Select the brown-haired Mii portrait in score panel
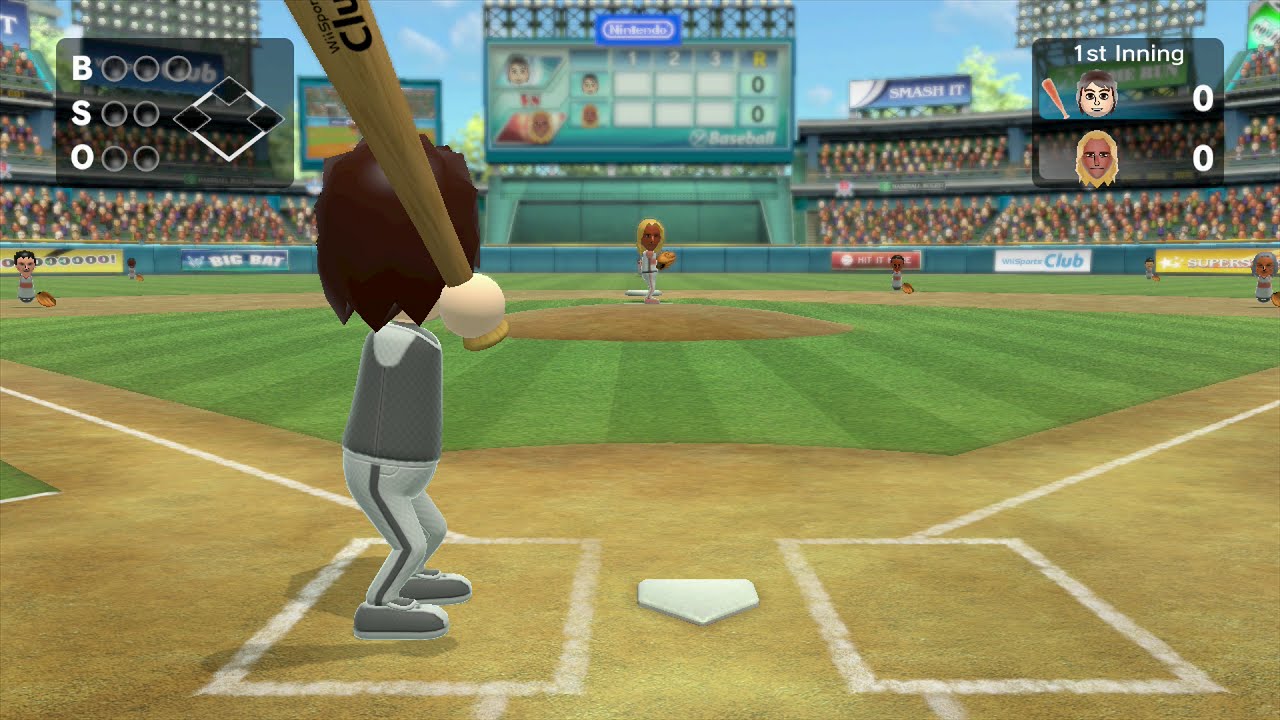This screenshot has width=1280, height=720. click(1096, 93)
